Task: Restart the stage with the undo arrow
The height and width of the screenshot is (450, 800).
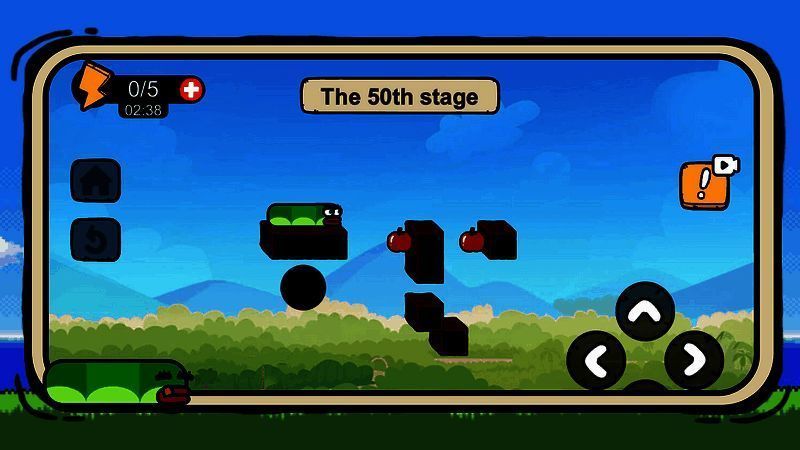Action: click(96, 240)
